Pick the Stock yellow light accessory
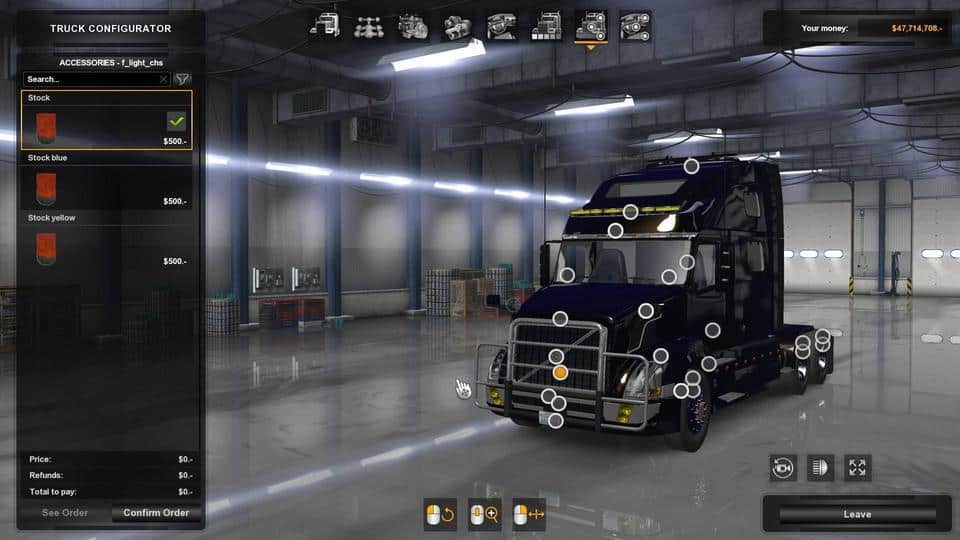The width and height of the screenshot is (960, 540). tap(106, 246)
